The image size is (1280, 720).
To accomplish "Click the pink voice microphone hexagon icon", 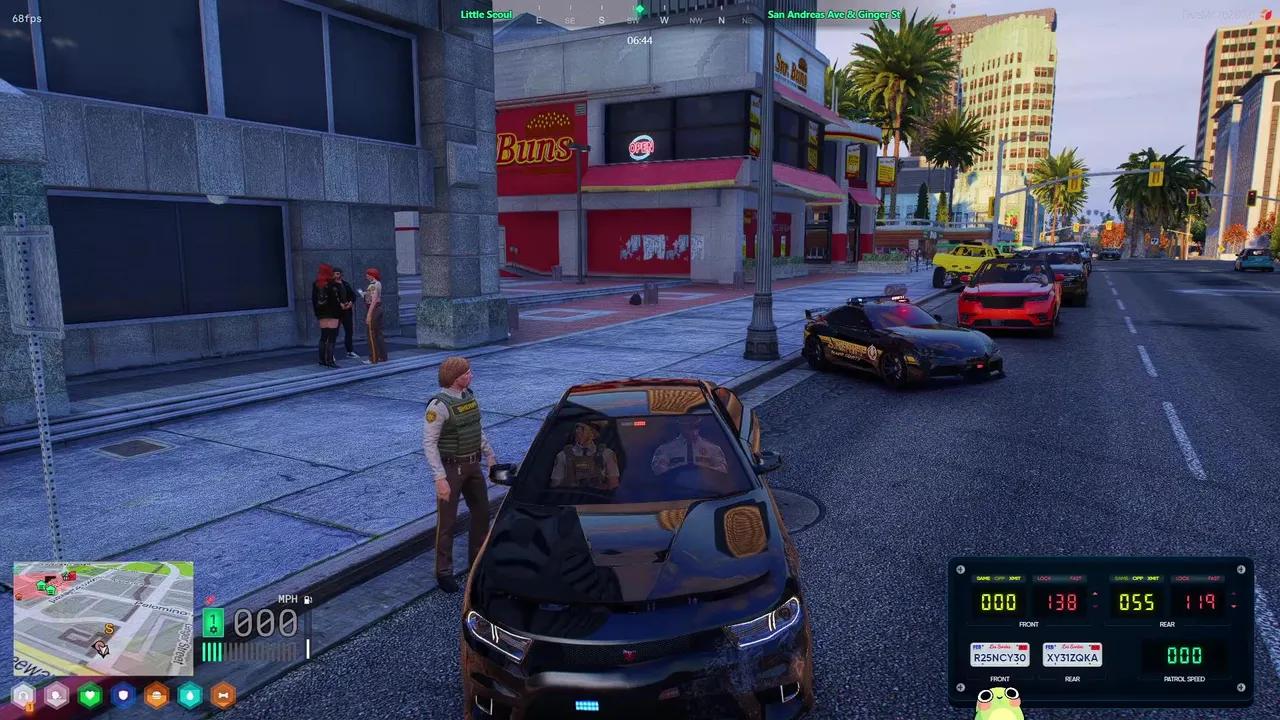I will tap(56, 695).
